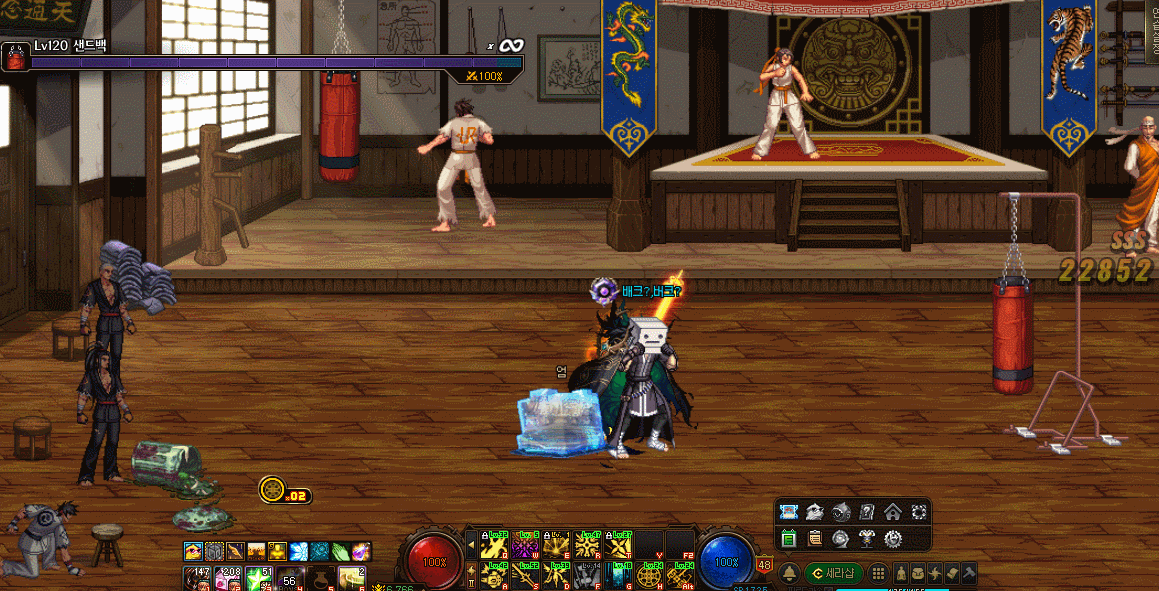The image size is (1159, 591).
Task: Open the question mark book icon
Action: tap(866, 512)
